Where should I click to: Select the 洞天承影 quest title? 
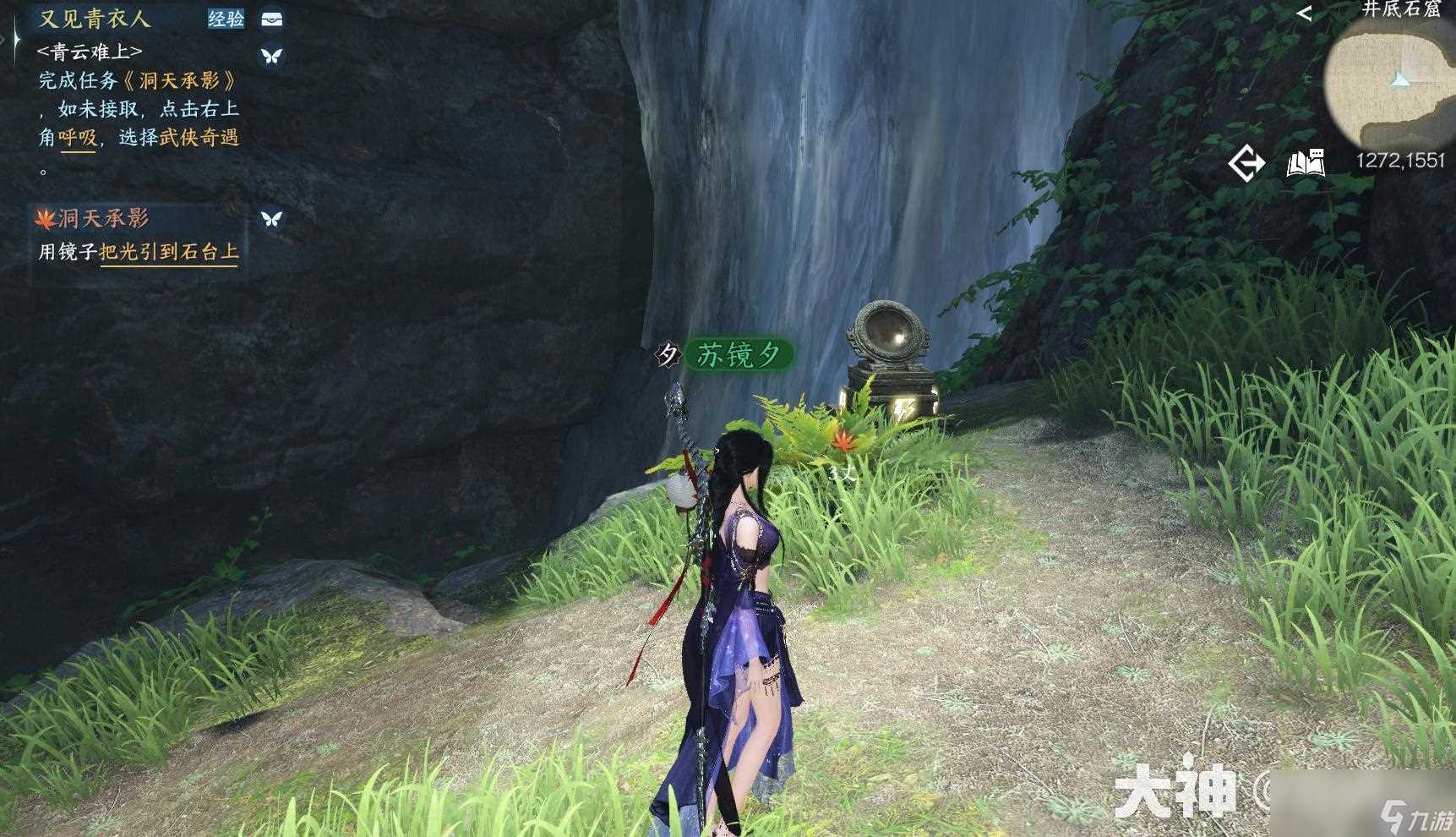(103, 218)
